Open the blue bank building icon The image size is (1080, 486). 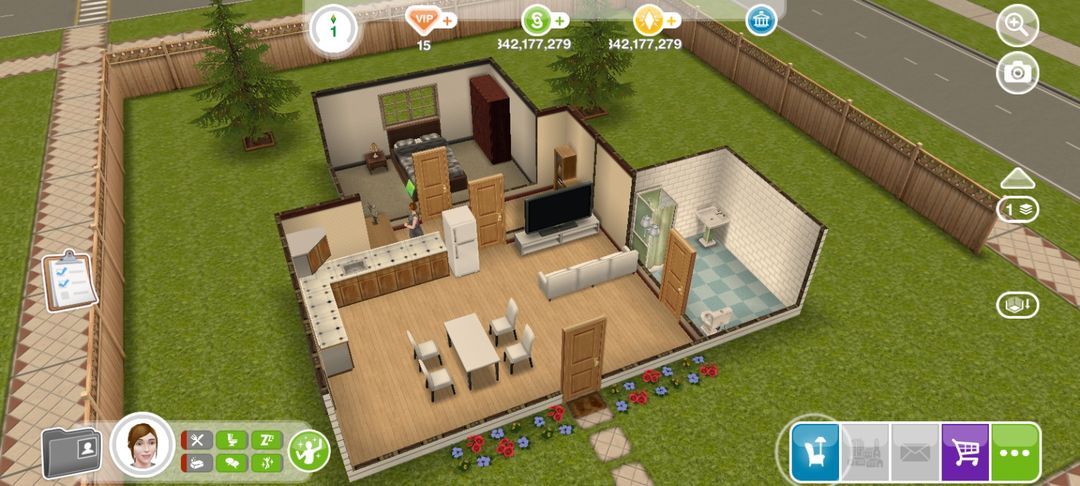pyautogui.click(x=762, y=20)
